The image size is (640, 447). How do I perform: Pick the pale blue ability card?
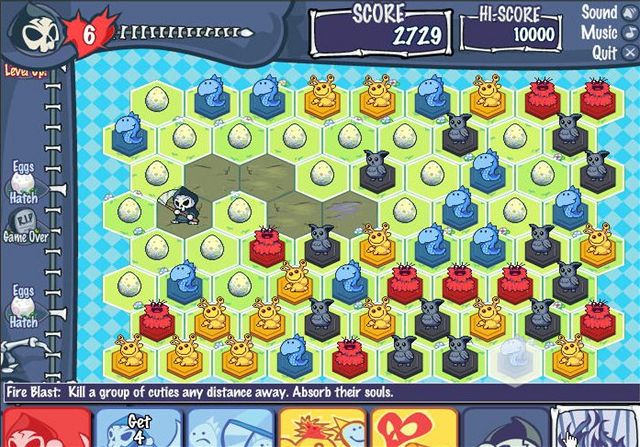coord(231,428)
